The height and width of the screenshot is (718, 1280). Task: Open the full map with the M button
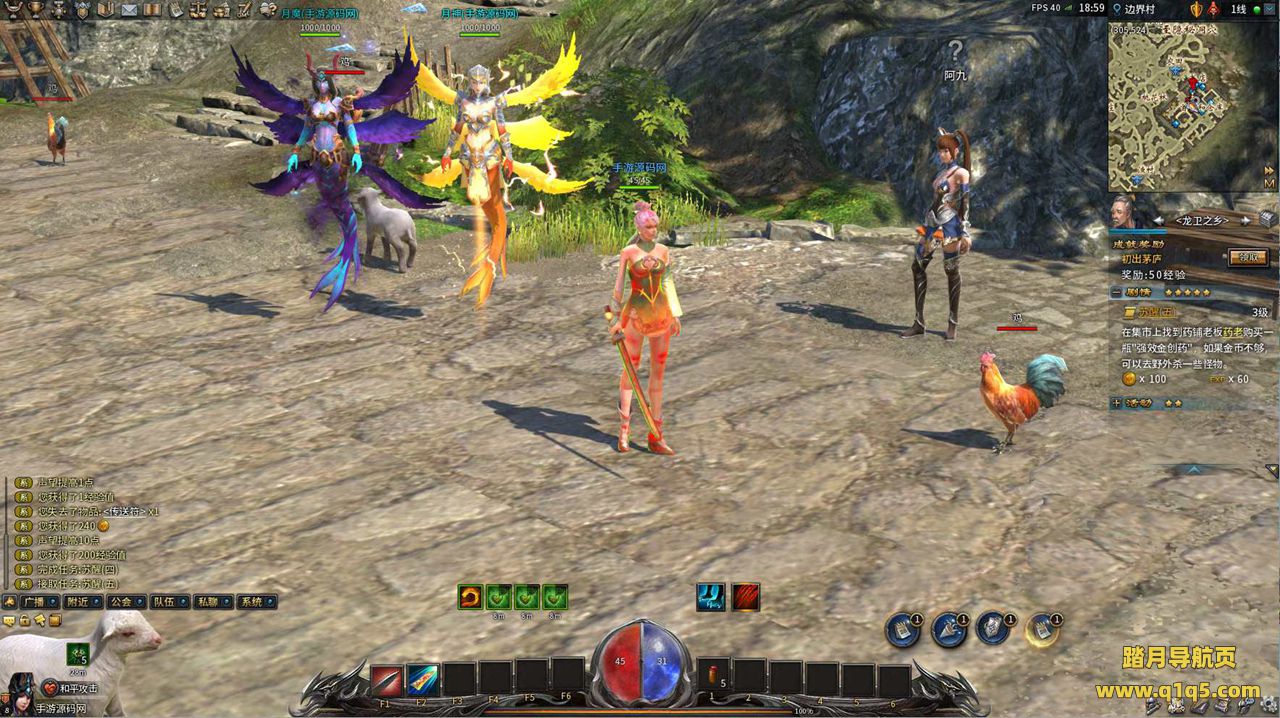click(x=1269, y=183)
